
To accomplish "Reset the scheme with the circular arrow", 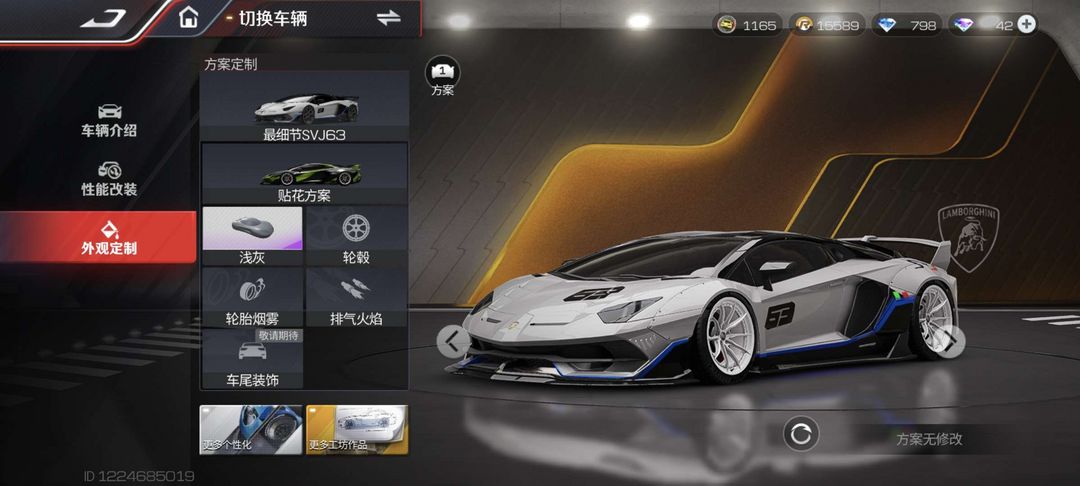I will [801, 434].
